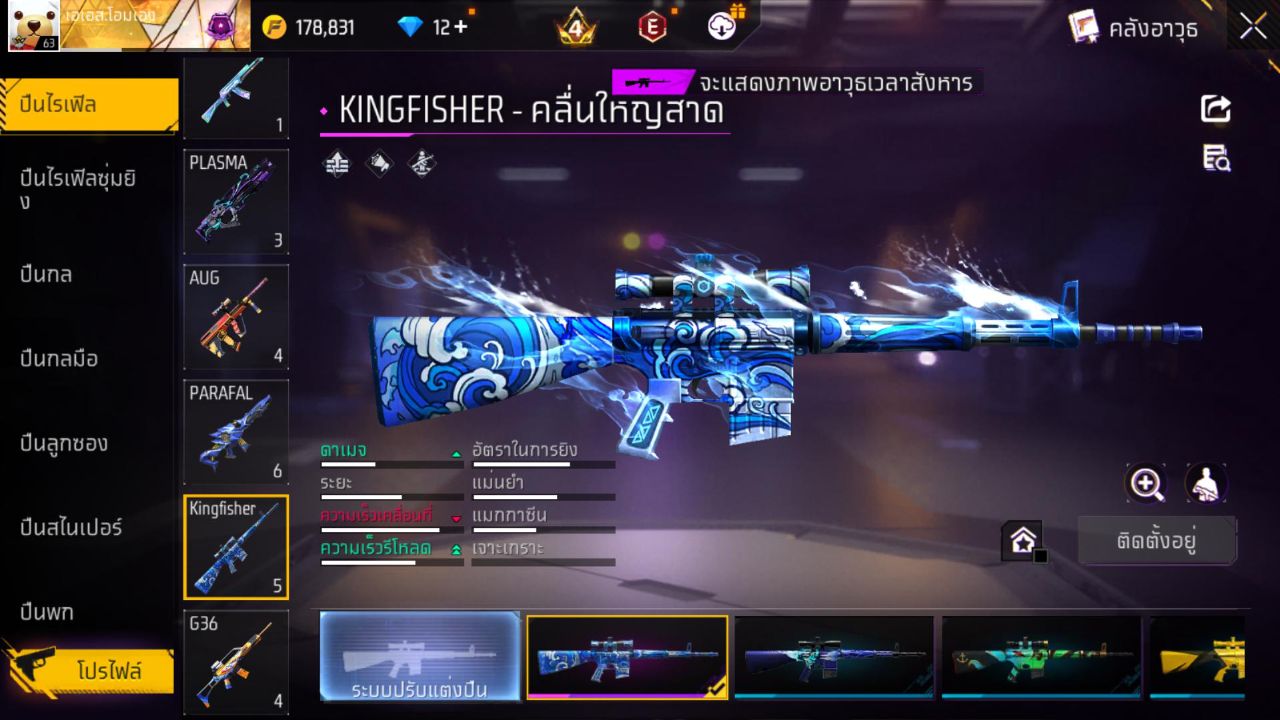Select the weapon kill badge icon

421,164
